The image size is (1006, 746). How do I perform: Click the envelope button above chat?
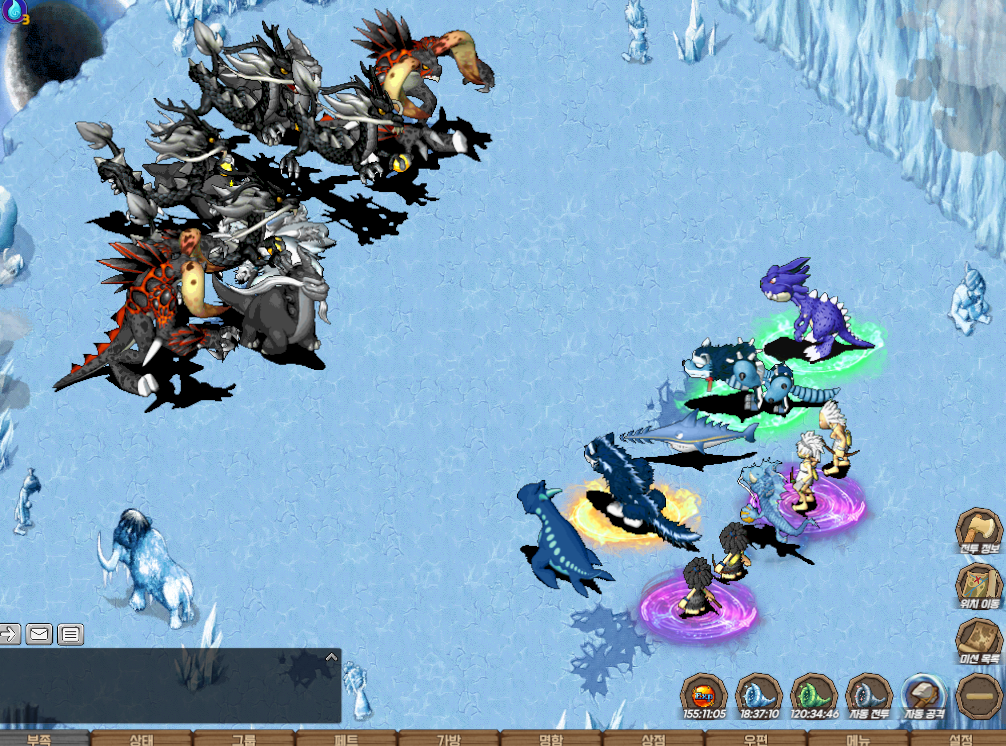40,633
